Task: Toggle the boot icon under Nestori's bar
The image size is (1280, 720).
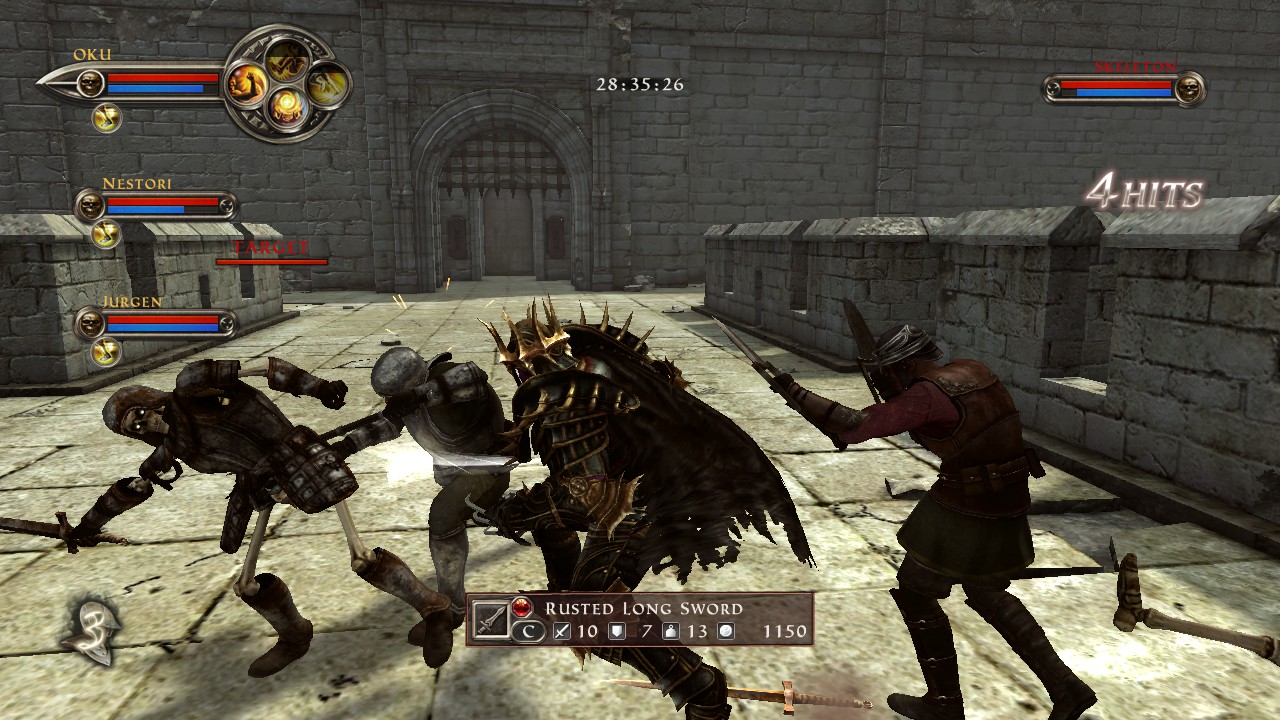Action: coord(107,234)
